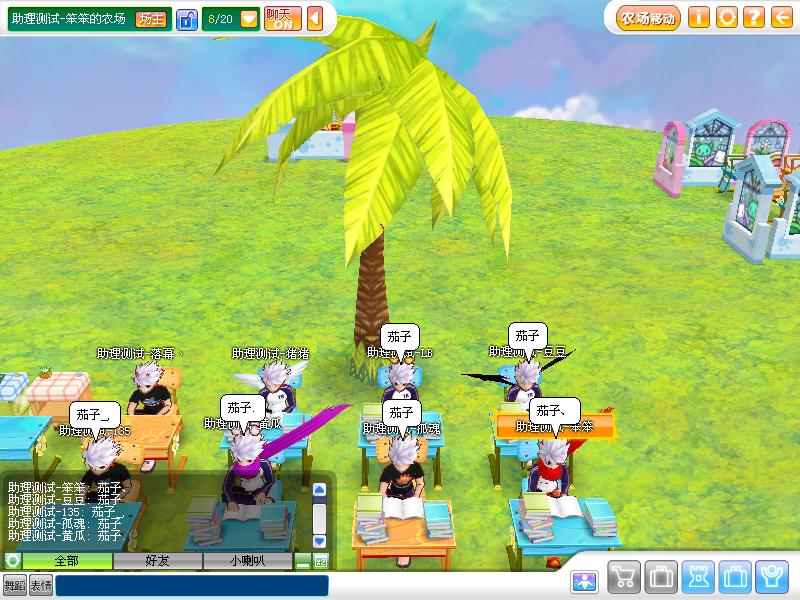Open the shop via shopping cart icon

624,577
